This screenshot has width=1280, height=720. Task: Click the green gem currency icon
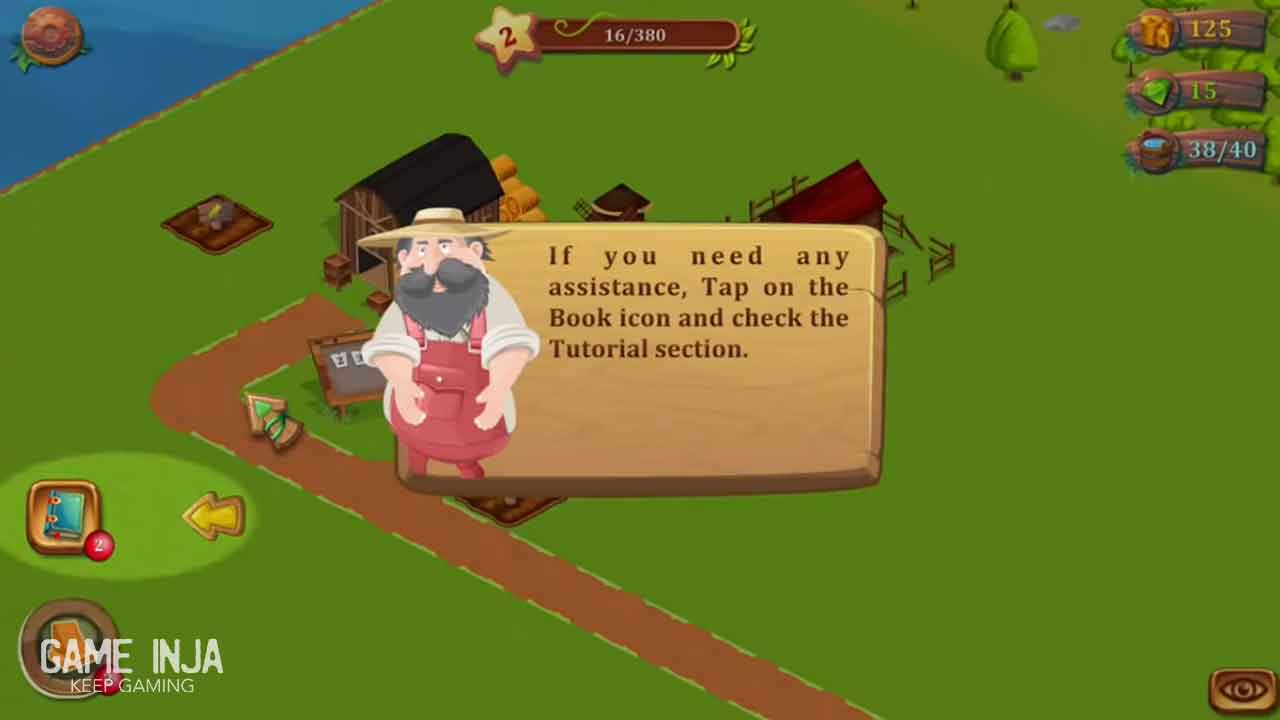coord(1156,93)
